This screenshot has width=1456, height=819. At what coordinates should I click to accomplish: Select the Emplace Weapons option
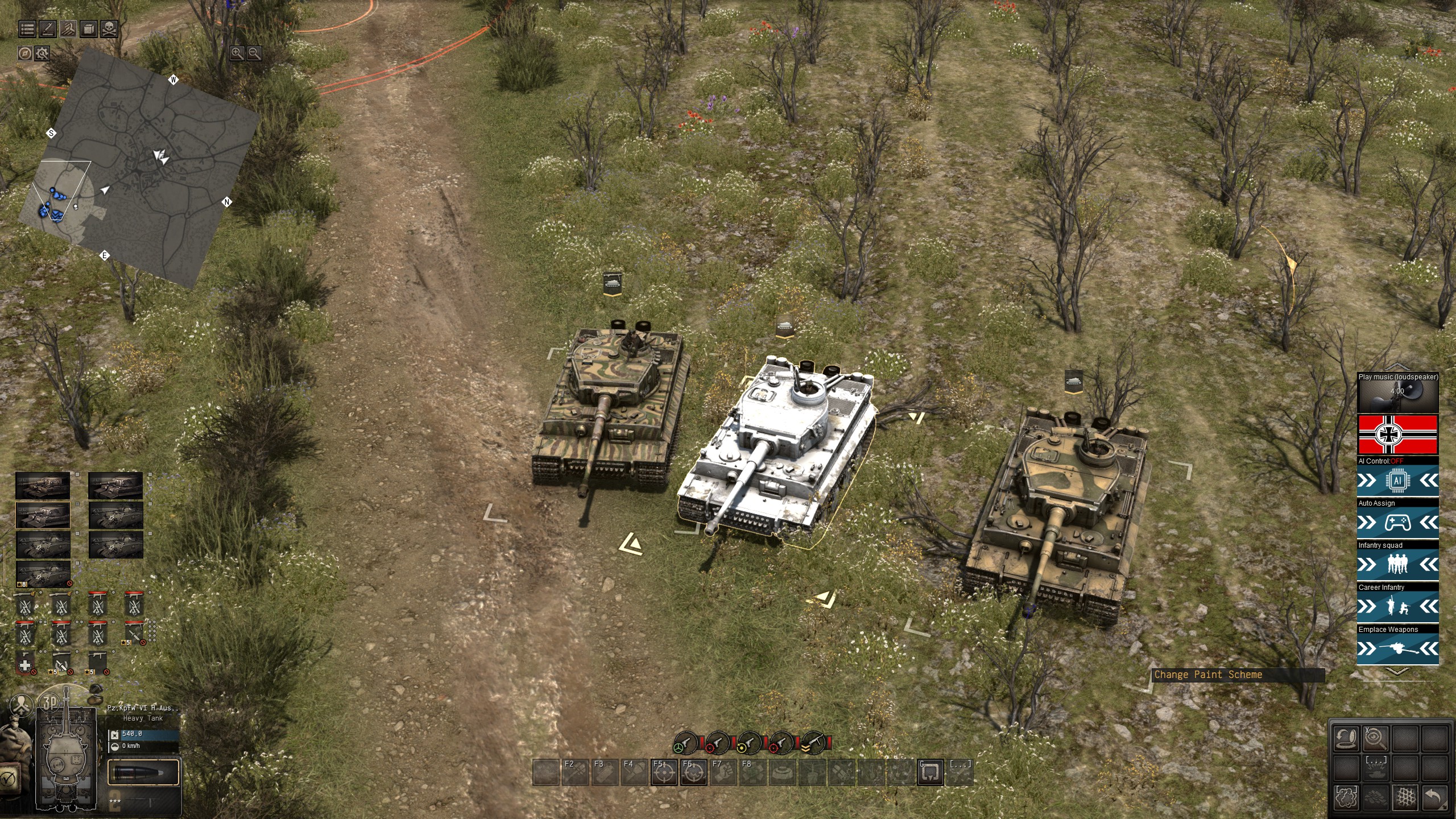(x=1397, y=649)
